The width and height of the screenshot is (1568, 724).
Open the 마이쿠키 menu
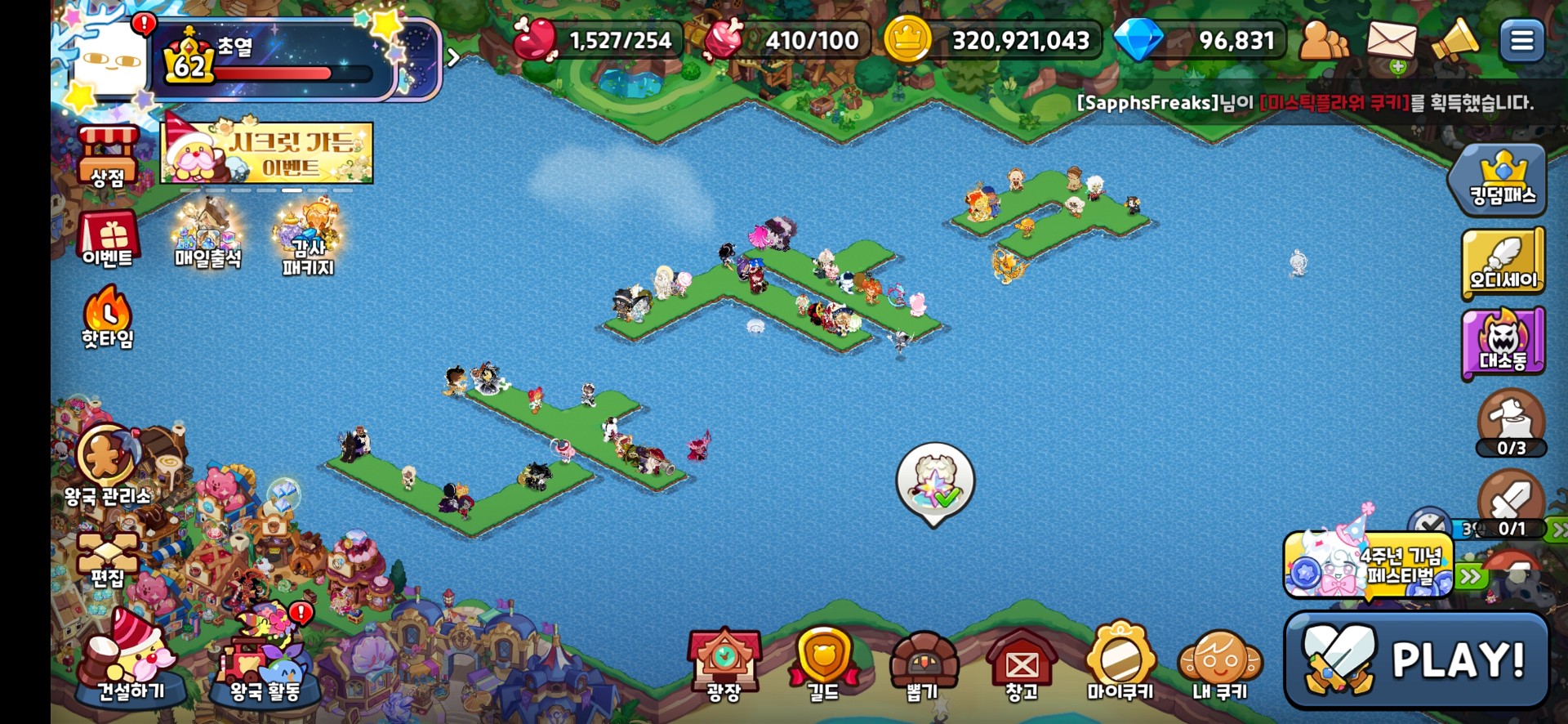tap(1120, 663)
